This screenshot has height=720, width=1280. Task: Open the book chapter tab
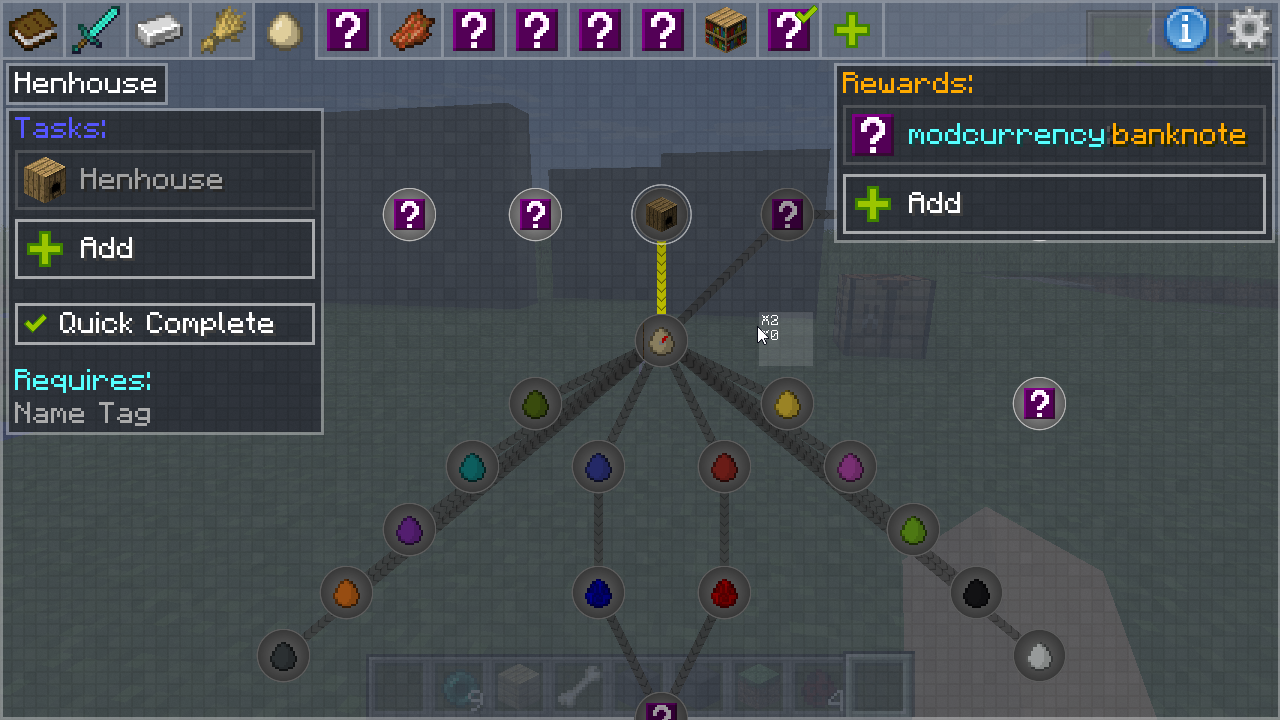(32, 30)
